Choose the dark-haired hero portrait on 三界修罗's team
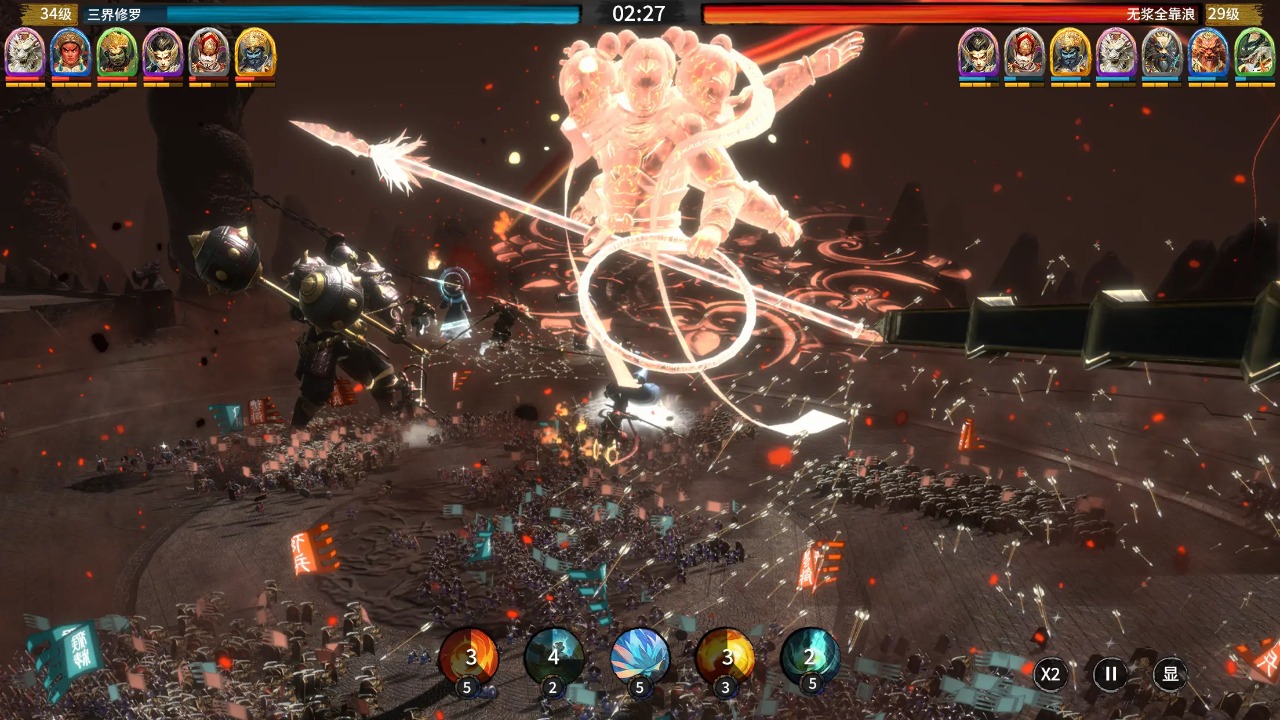1280x720 pixels. (163, 51)
